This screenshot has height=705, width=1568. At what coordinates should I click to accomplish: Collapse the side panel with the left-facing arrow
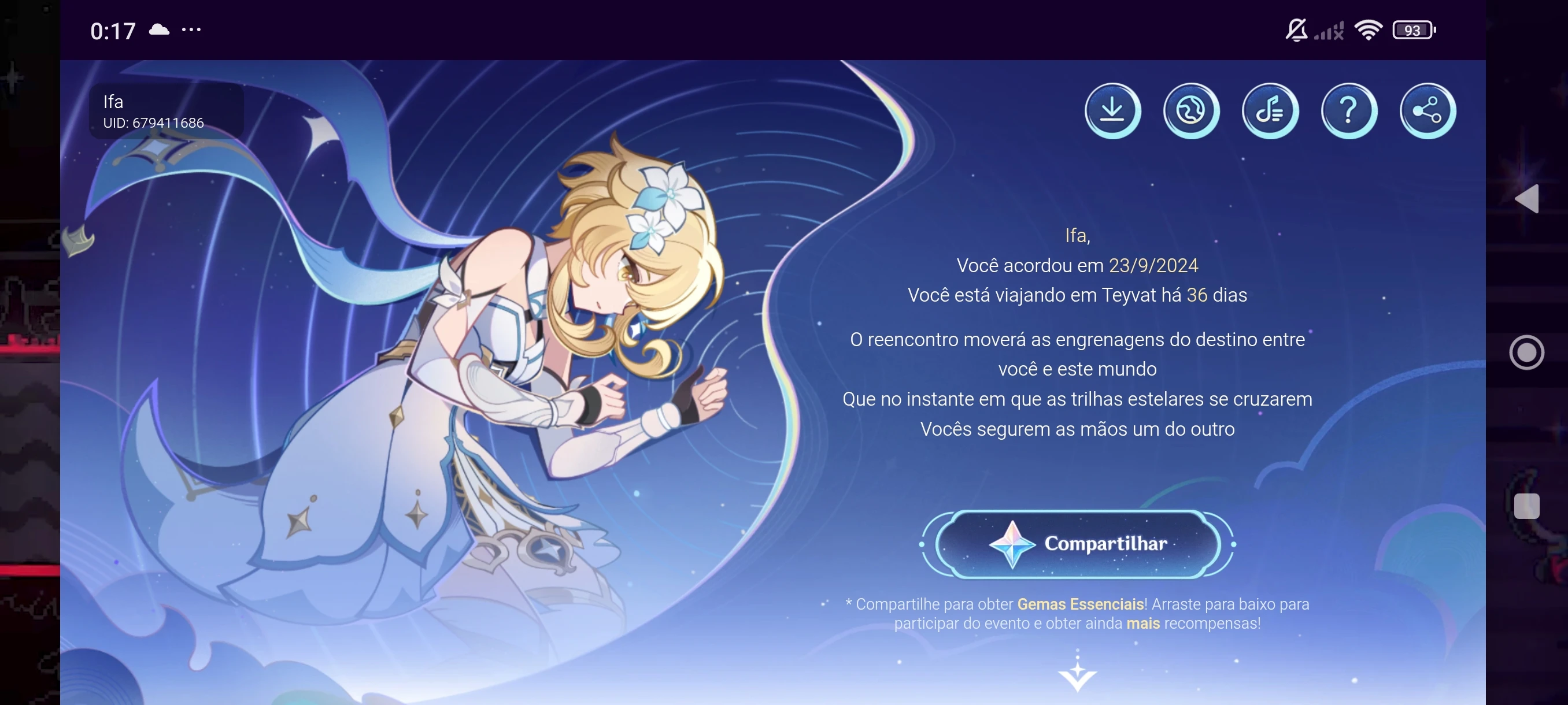pyautogui.click(x=1530, y=199)
